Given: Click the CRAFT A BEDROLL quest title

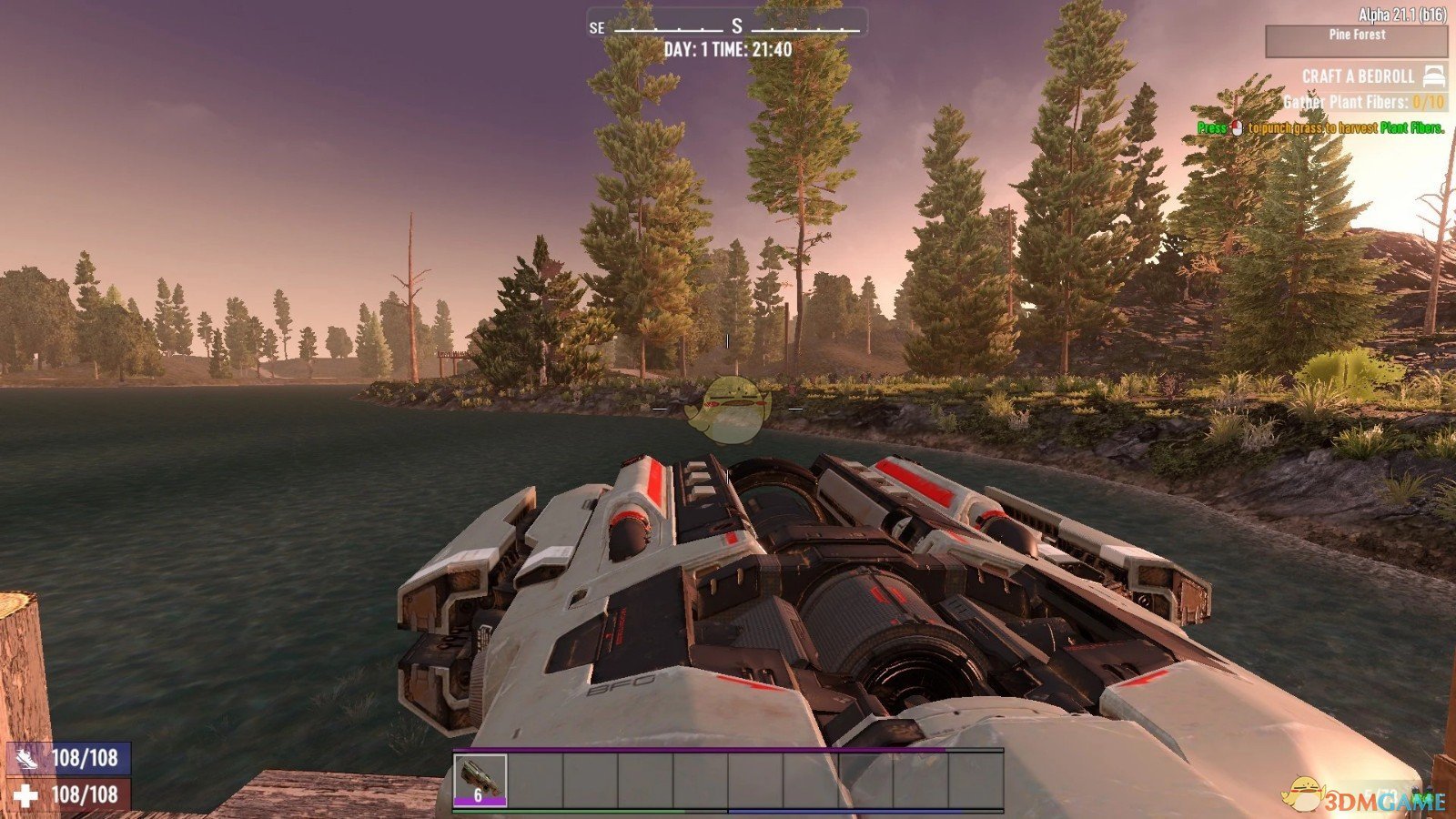Looking at the screenshot, I should [x=1357, y=76].
